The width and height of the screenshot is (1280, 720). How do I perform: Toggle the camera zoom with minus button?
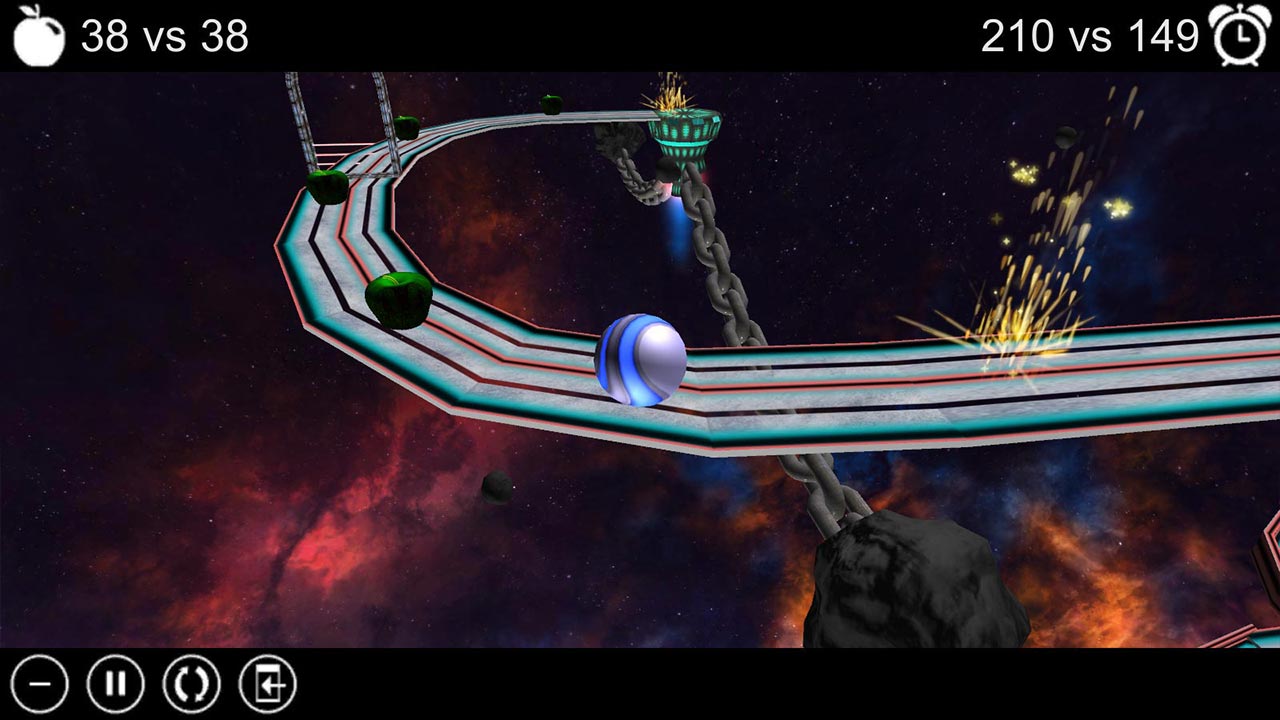[40, 685]
